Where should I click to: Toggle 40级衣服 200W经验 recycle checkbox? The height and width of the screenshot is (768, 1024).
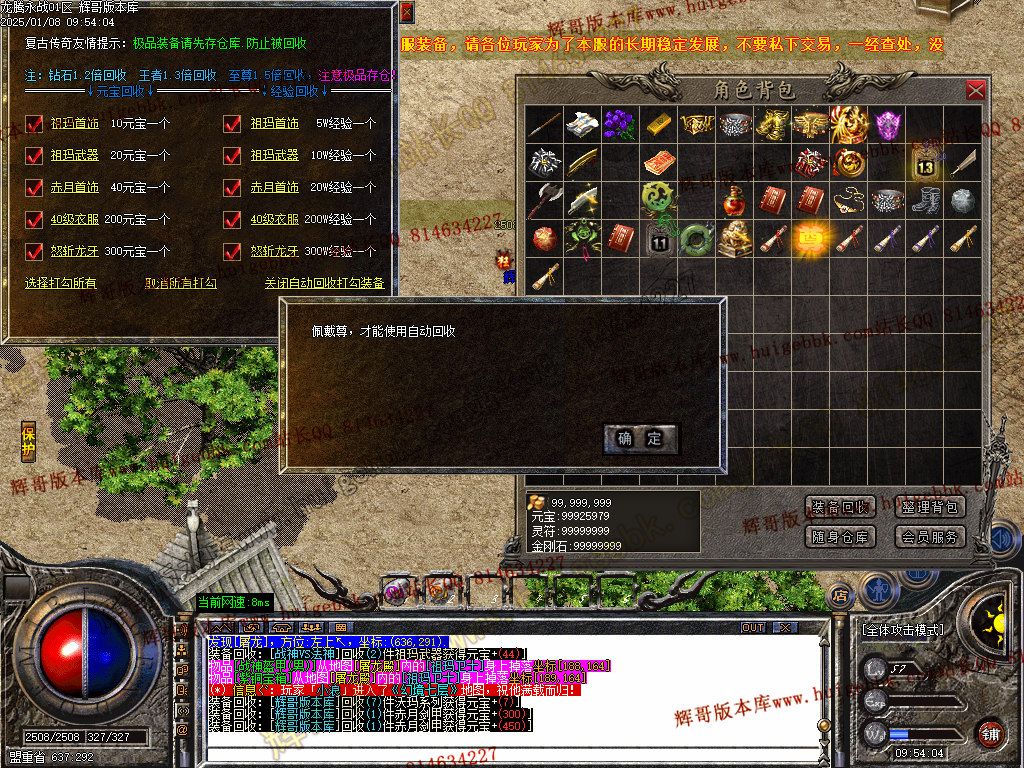(233, 219)
